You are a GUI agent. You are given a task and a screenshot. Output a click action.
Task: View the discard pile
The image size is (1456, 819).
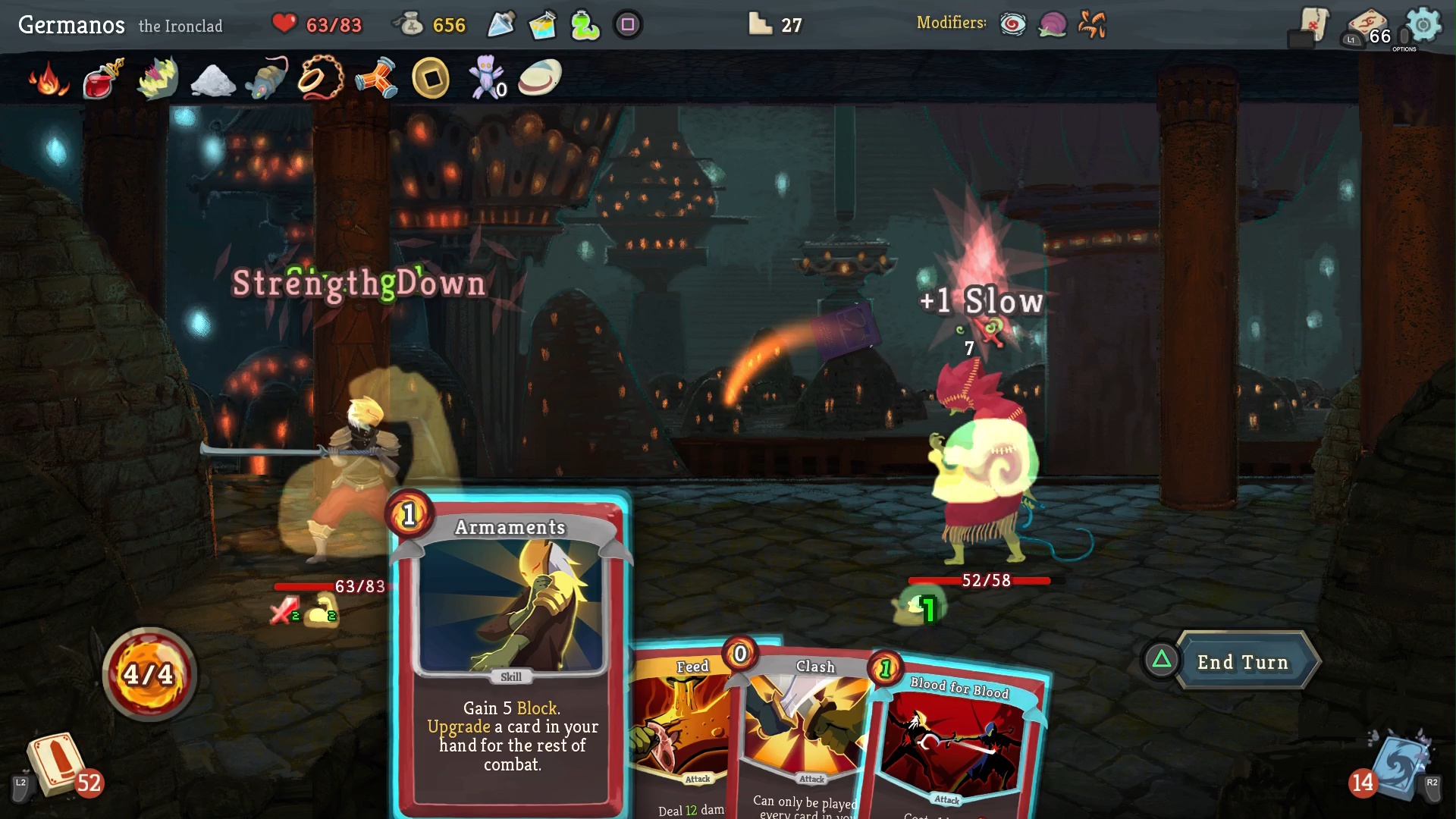pos(1399,766)
